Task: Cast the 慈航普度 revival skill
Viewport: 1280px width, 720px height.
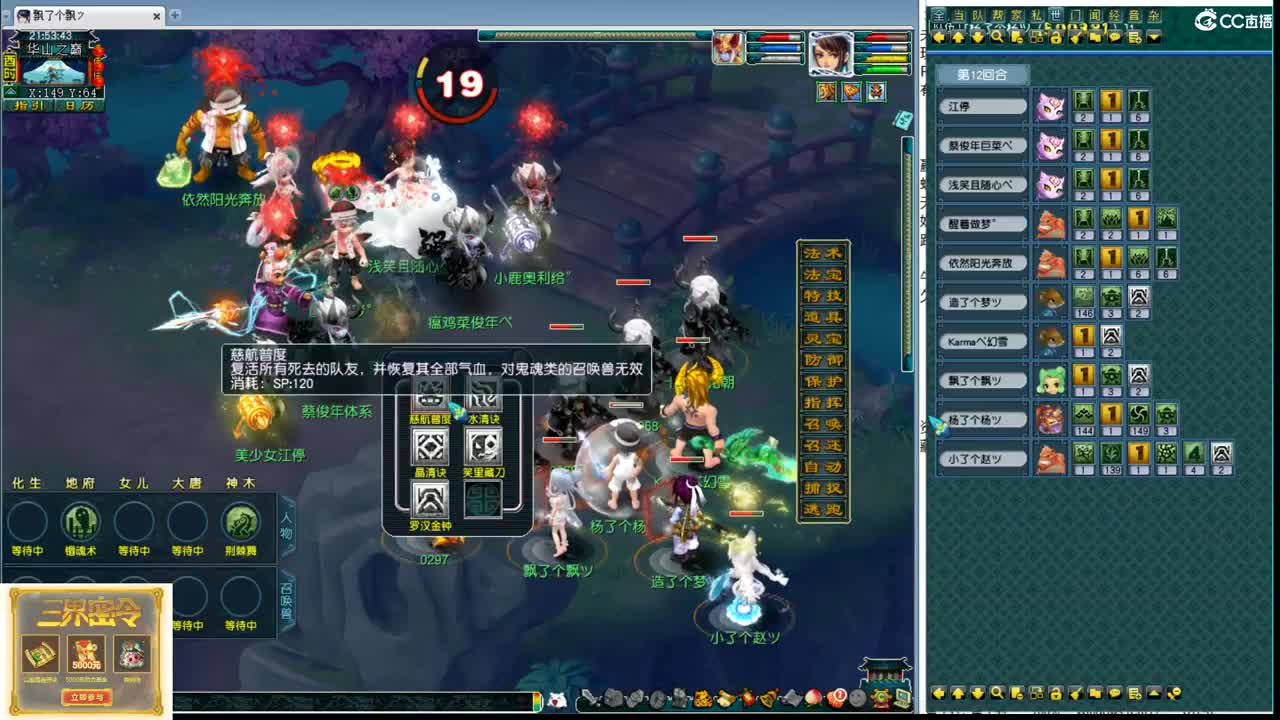Action: [x=430, y=396]
